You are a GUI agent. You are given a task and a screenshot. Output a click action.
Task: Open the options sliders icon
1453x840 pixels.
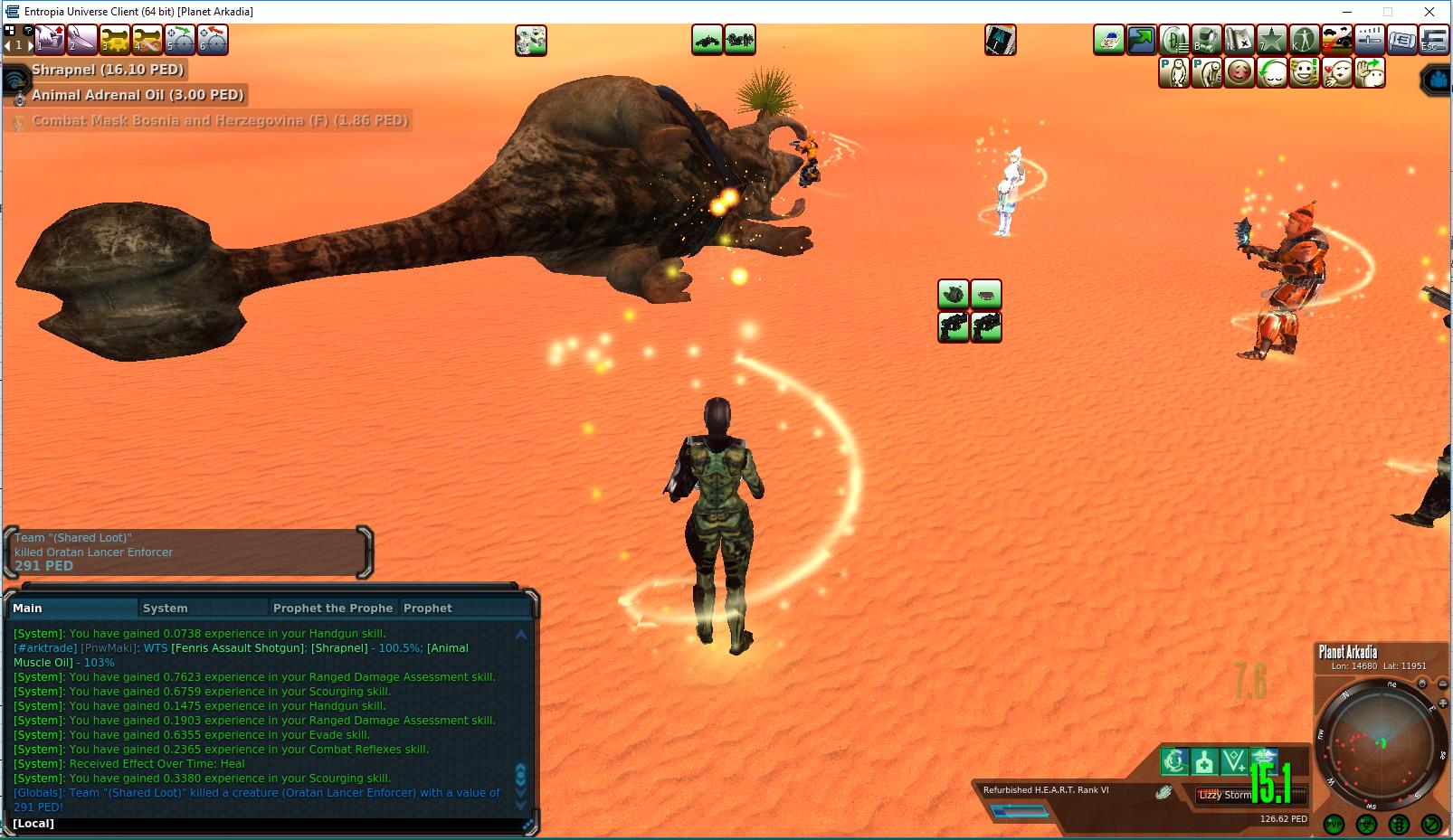(1369, 40)
